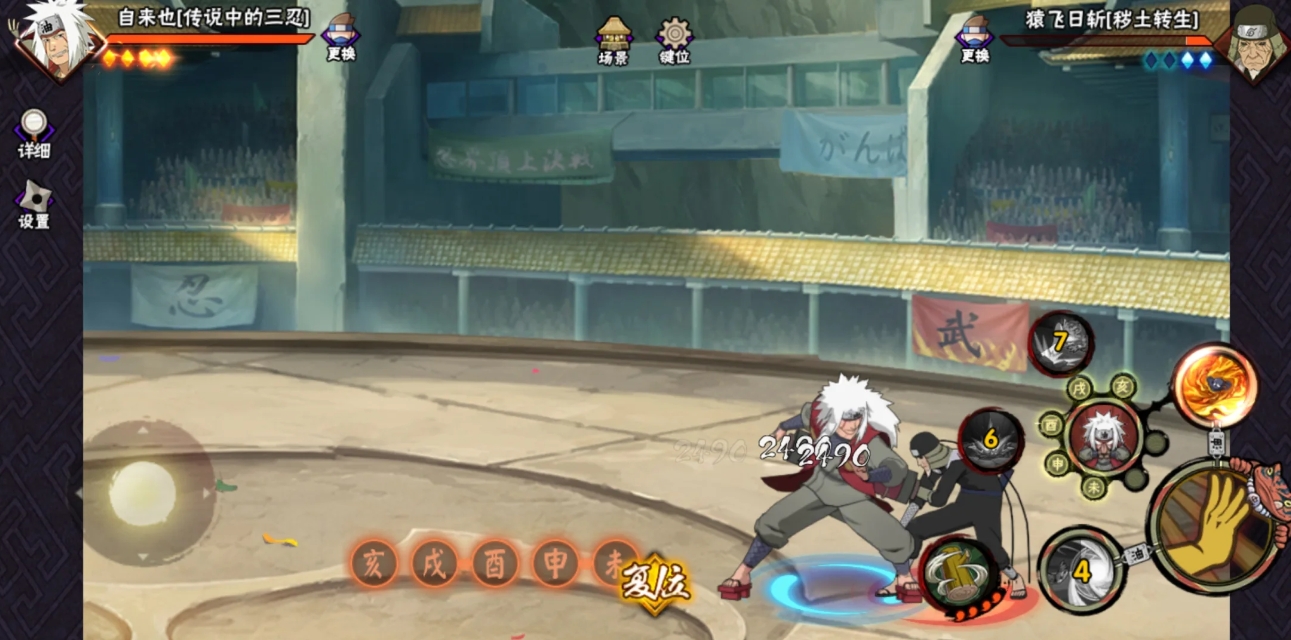Tap the golden 复位 reset button
The image size is (1291, 640).
tap(655, 583)
